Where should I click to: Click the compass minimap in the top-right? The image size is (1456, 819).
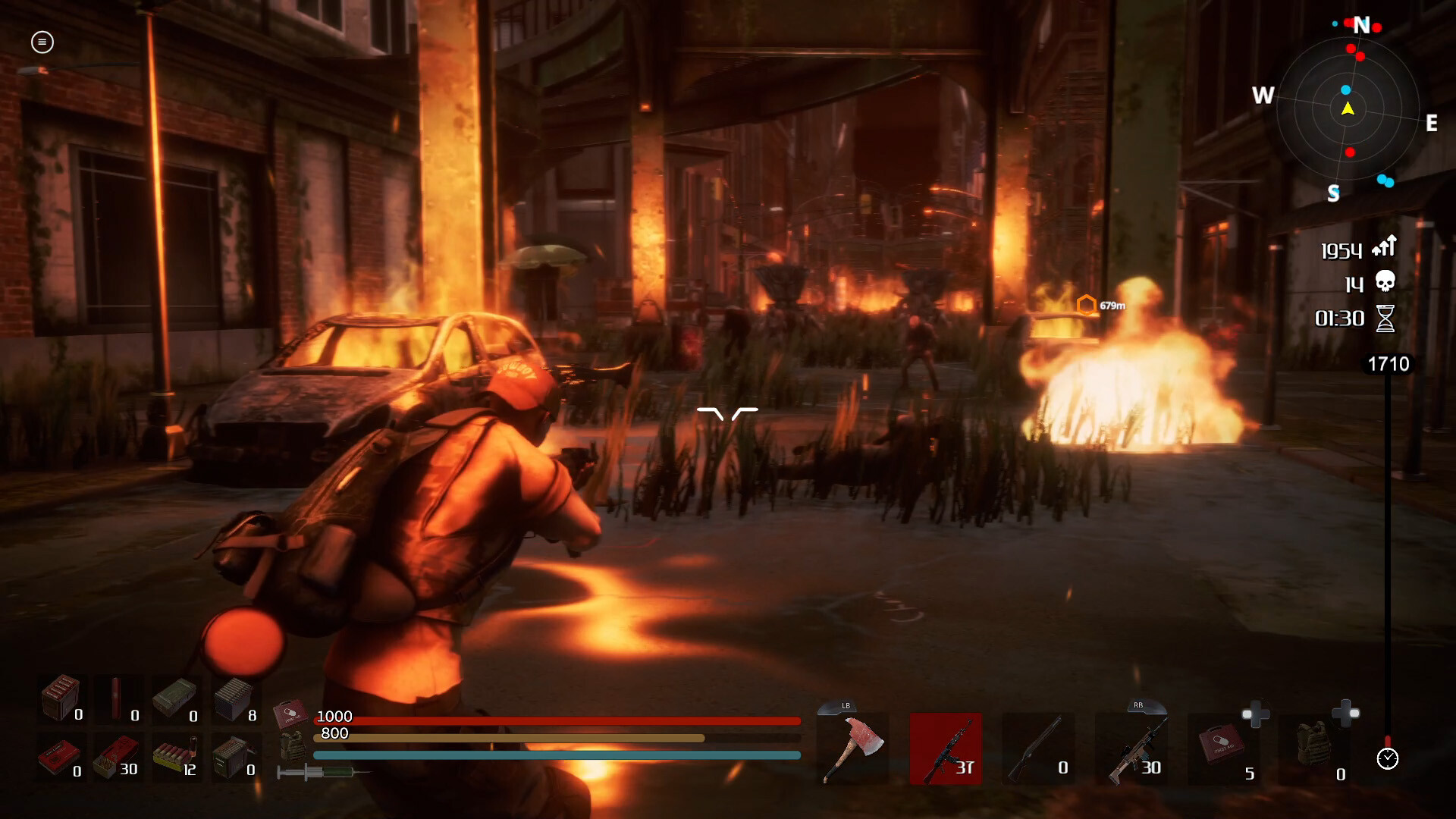[x=1348, y=110]
